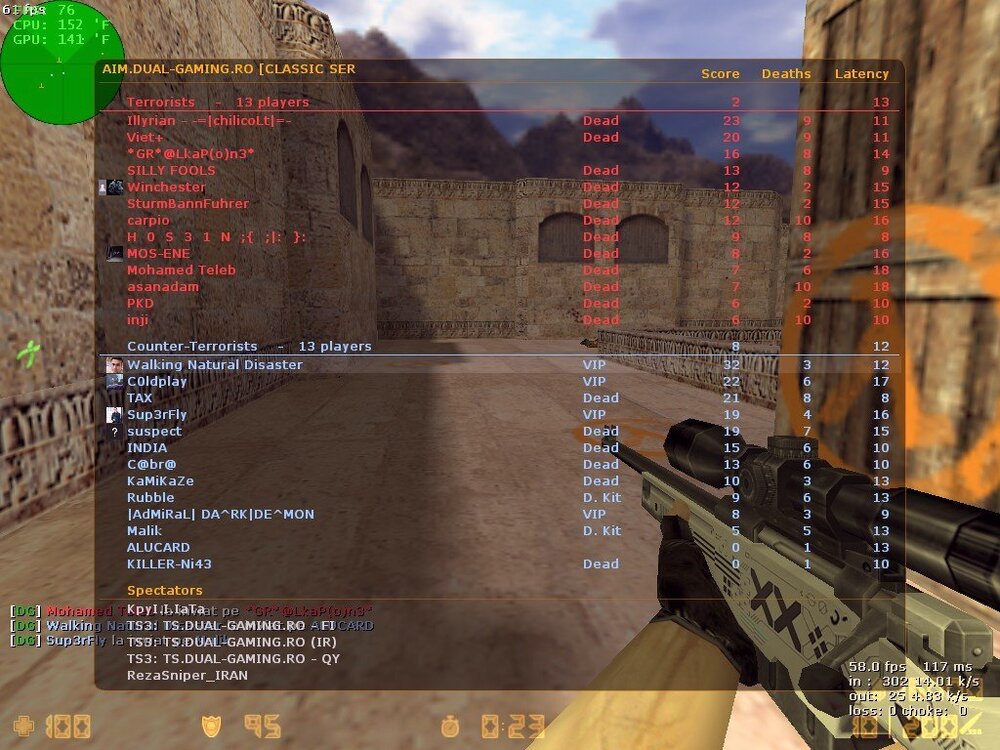
Task: Click the player C0ldplay in scoreboard
Action: coord(157,381)
